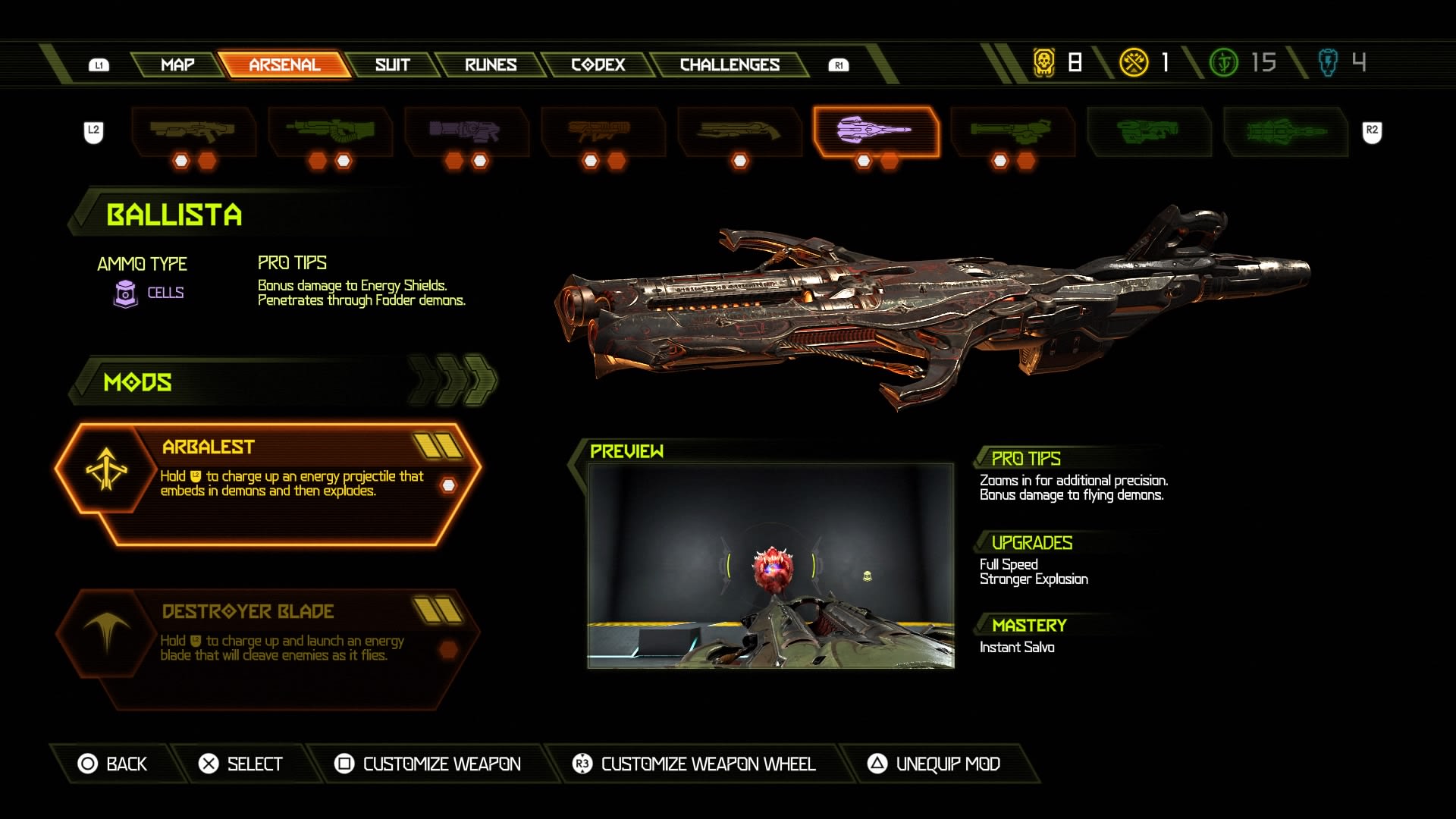Choose the Destroyer Blade mod
The width and height of the screenshot is (1456, 819).
(x=268, y=648)
